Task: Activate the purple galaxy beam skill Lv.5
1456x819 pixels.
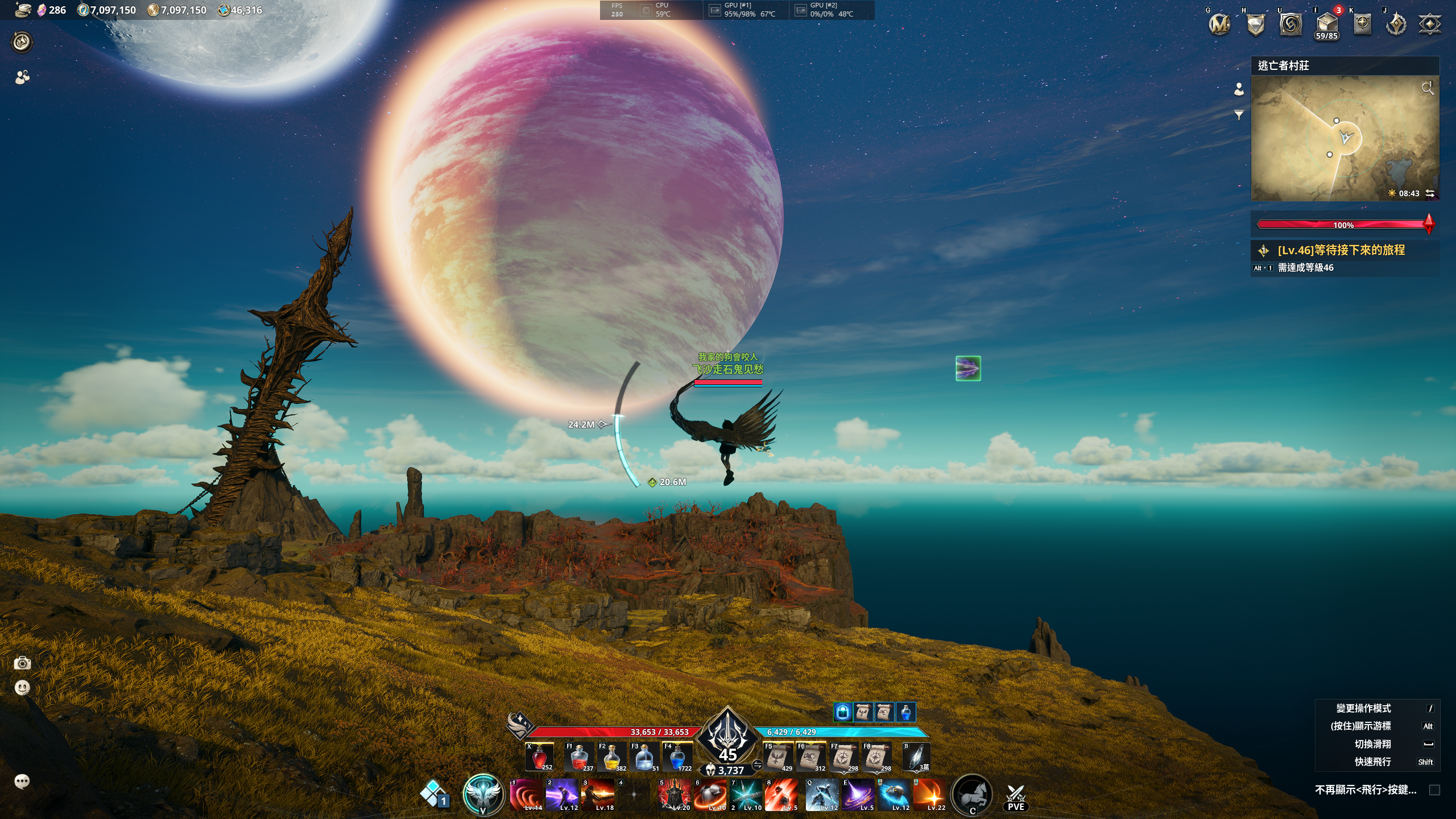Action: click(858, 795)
